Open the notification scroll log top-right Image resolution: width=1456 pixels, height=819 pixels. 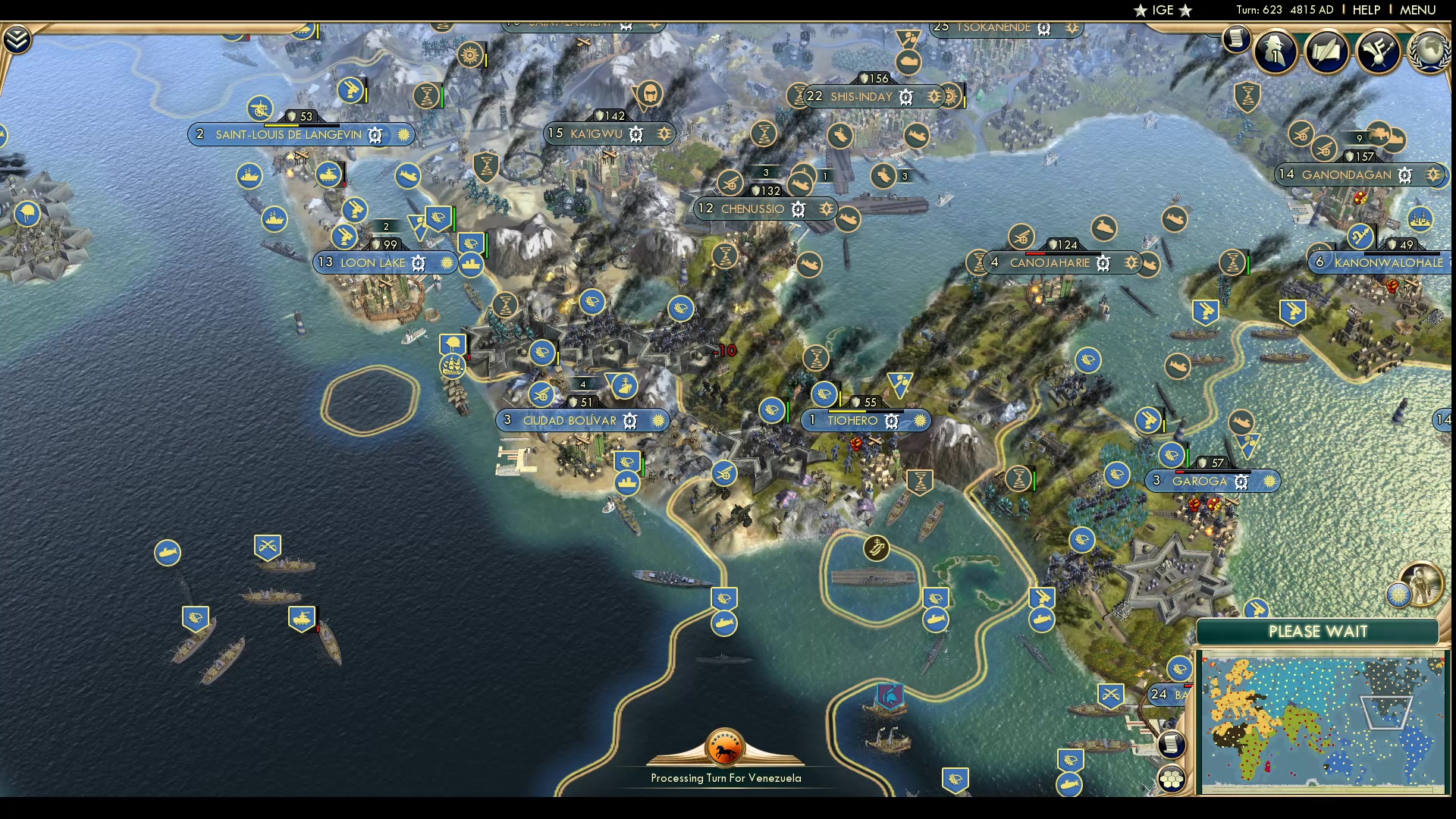pyautogui.click(x=1236, y=39)
